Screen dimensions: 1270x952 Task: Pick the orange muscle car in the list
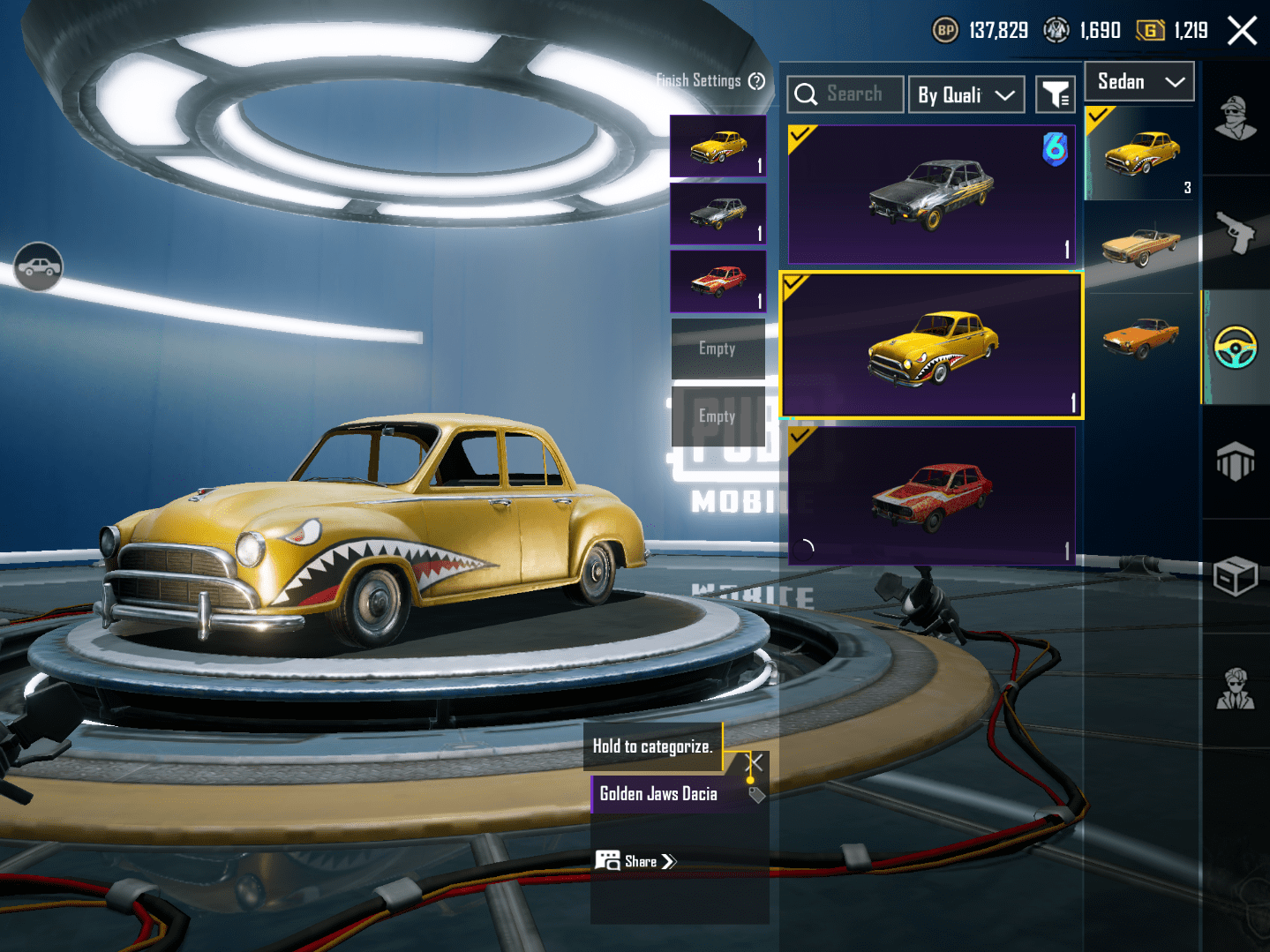(x=1141, y=337)
